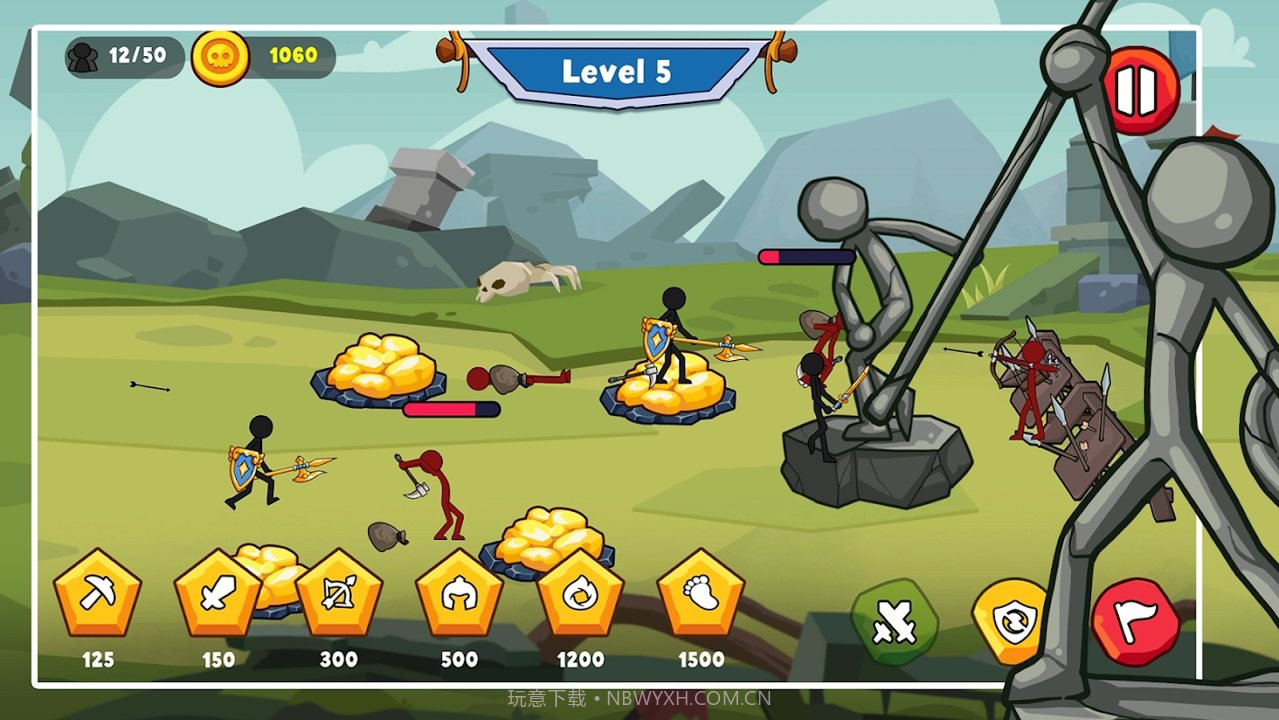Buy a miner unit for 125 gold
This screenshot has height=720, width=1279.
pyautogui.click(x=97, y=595)
